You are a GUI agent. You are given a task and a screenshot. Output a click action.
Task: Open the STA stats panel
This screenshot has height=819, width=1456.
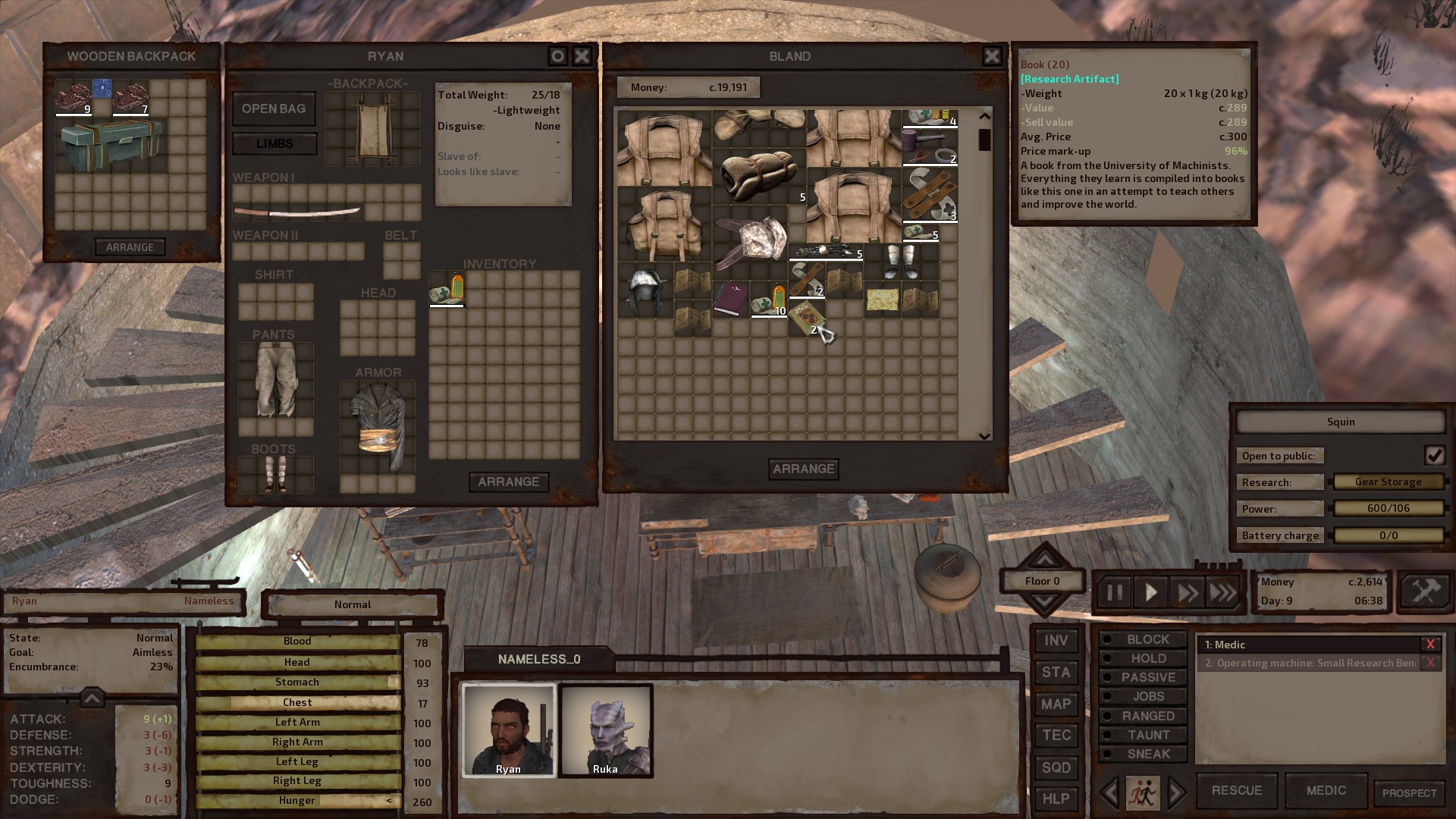(x=1056, y=672)
